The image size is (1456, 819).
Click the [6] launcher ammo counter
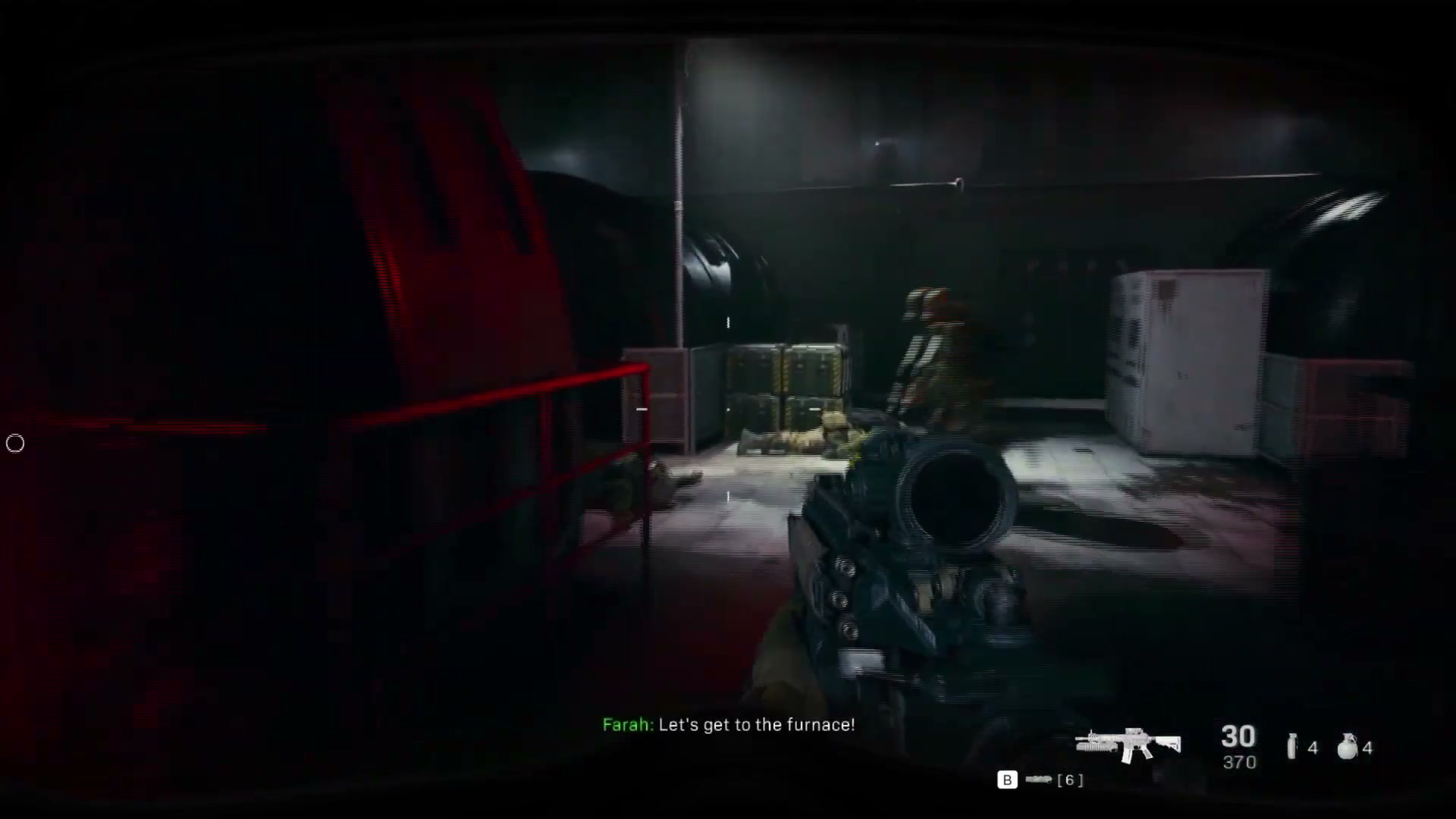[x=1071, y=779]
